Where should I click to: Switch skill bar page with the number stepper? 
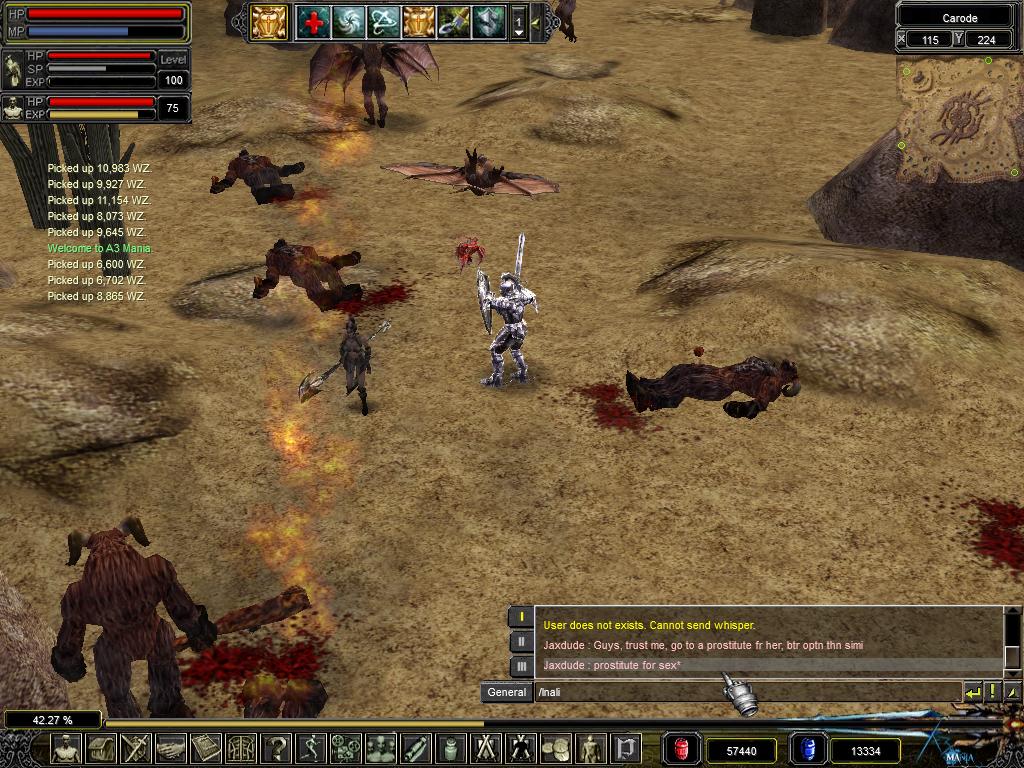pyautogui.click(x=518, y=22)
